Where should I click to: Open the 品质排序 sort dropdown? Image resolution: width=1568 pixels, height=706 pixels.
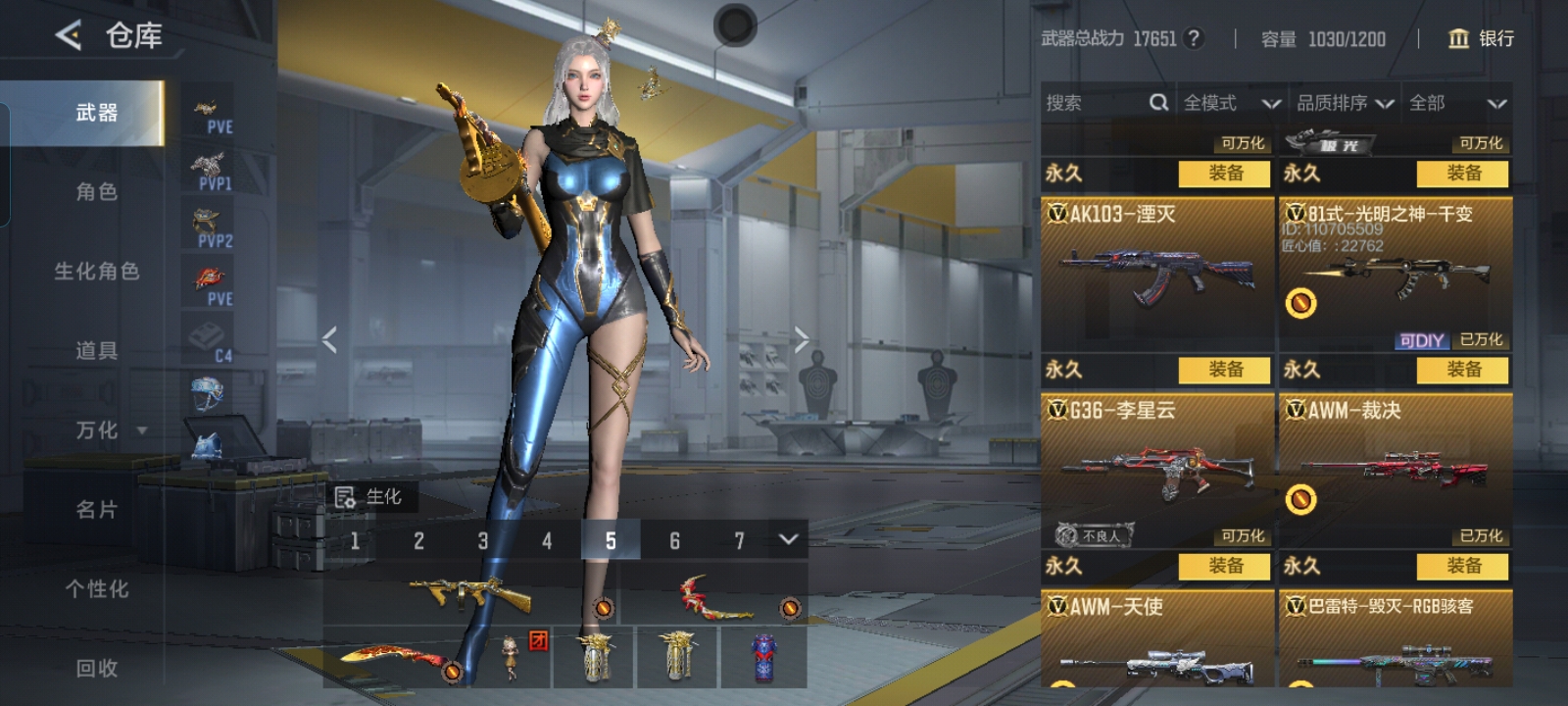pyautogui.click(x=1345, y=103)
